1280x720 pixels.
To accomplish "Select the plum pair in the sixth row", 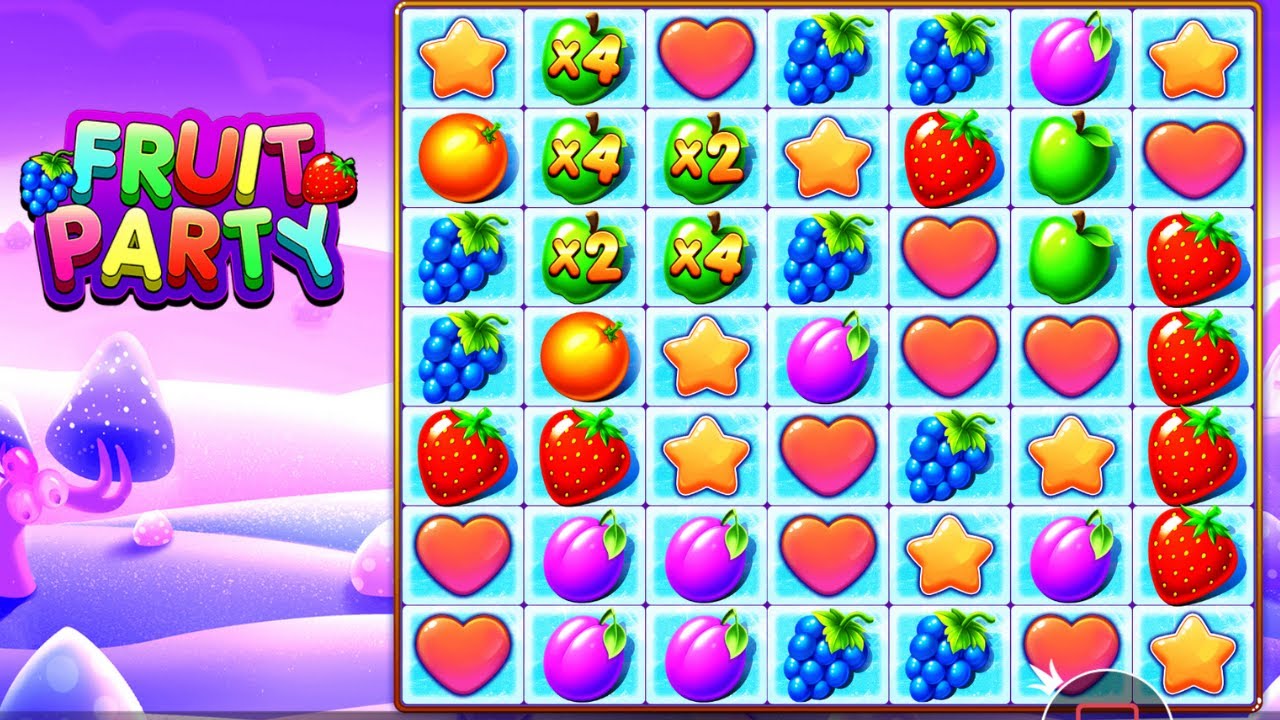I will (x=645, y=555).
